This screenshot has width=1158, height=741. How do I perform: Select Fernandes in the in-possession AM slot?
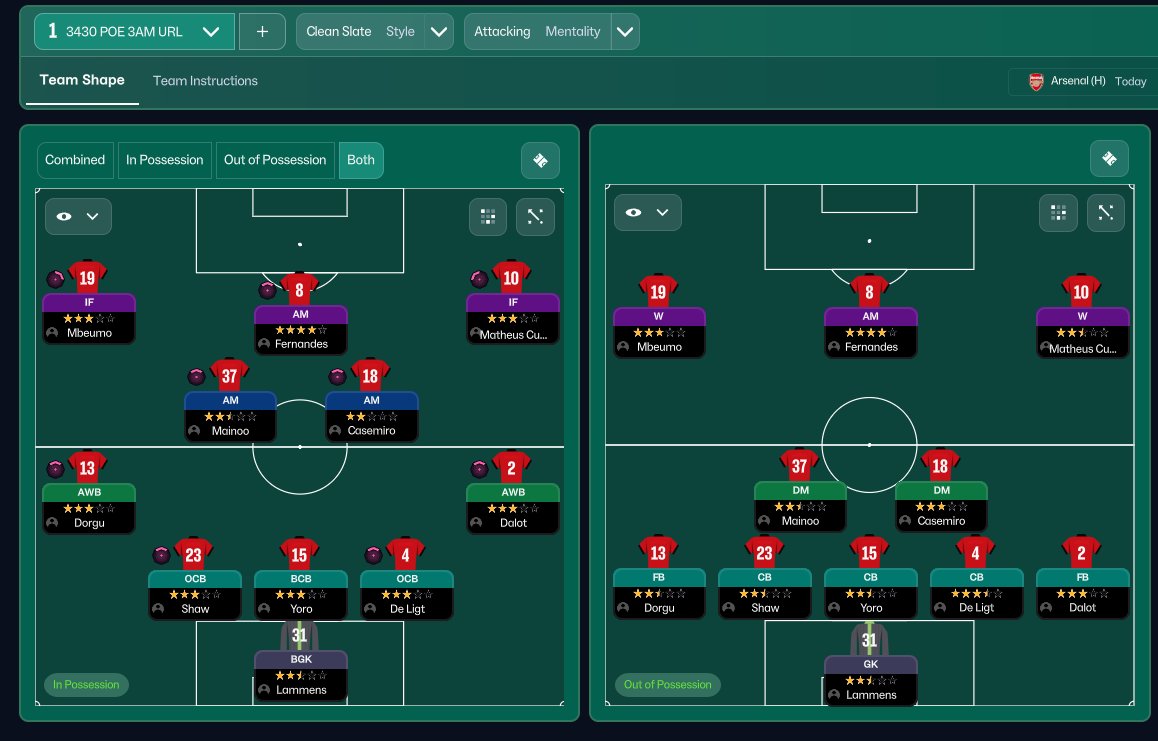(300, 328)
